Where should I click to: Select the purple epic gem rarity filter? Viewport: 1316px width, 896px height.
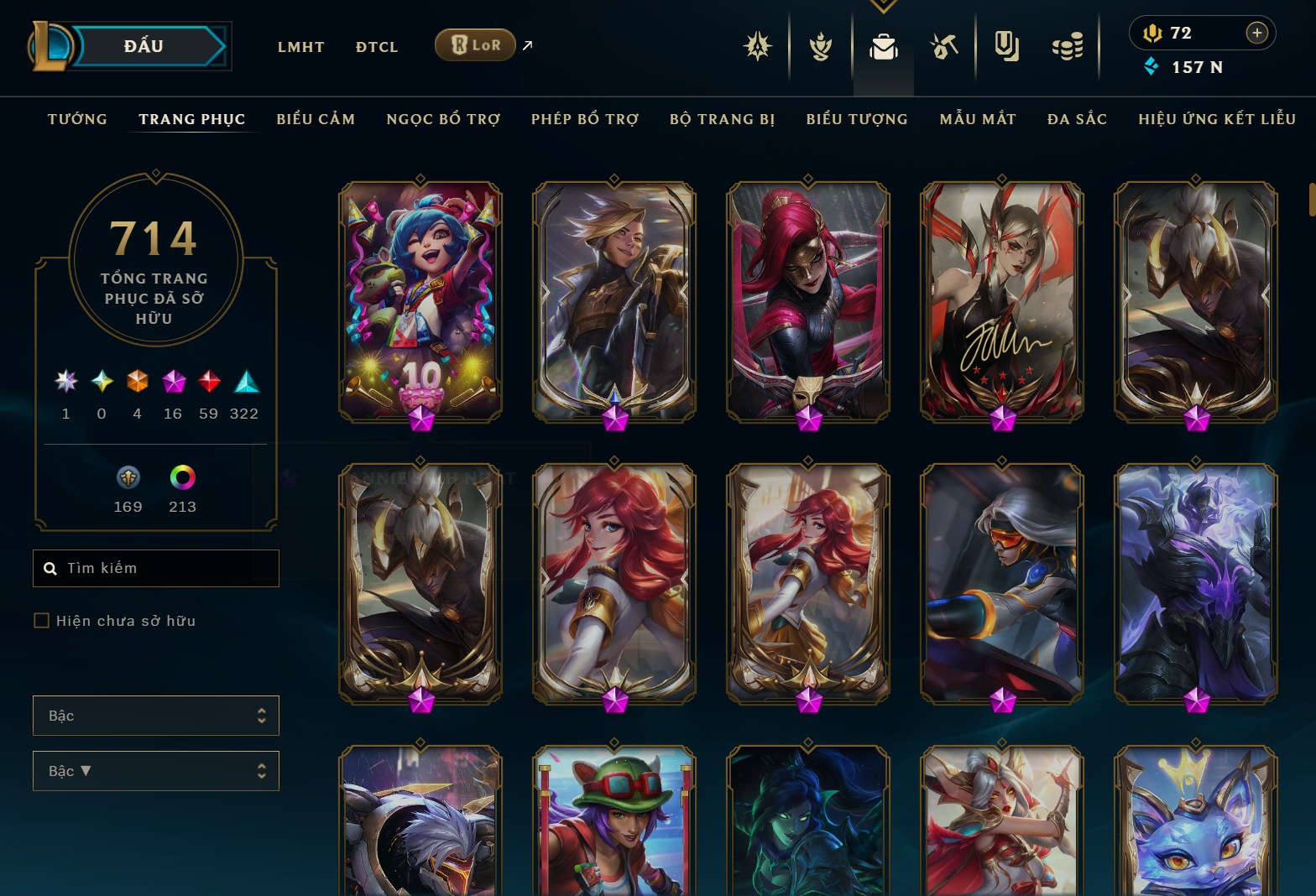coord(173,383)
